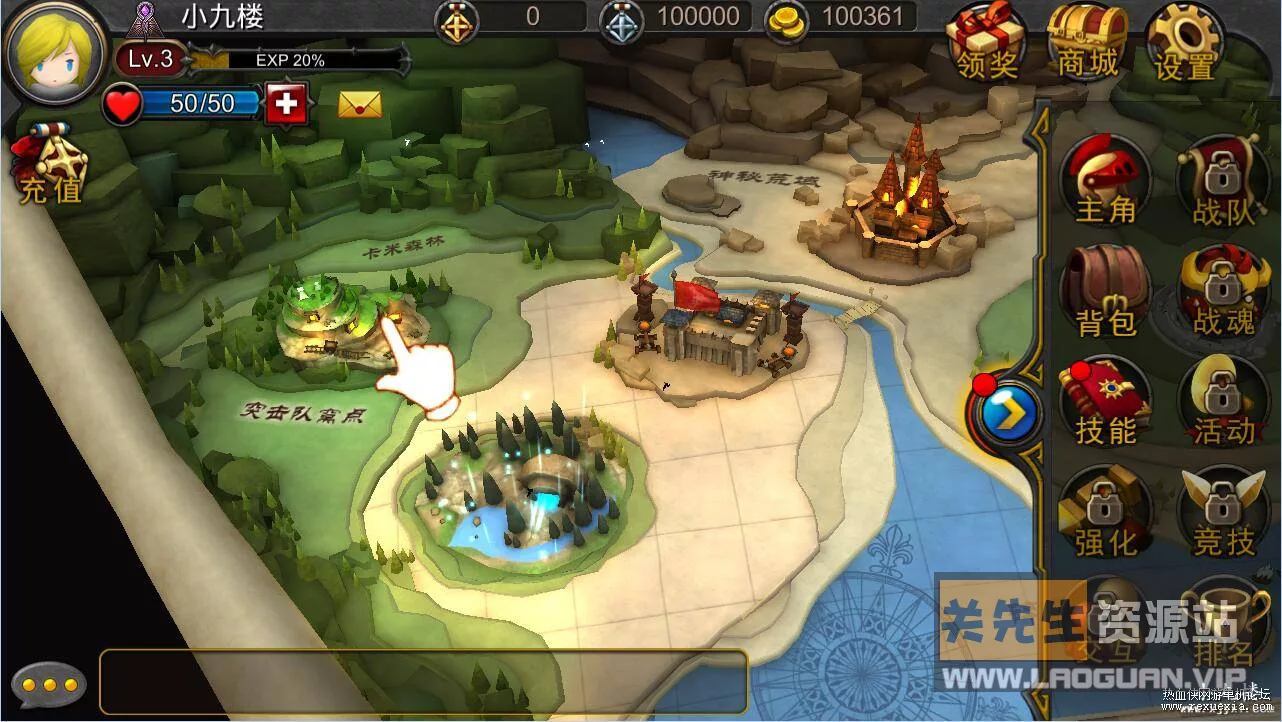Select the locked 战队 team button

pyautogui.click(x=1222, y=180)
